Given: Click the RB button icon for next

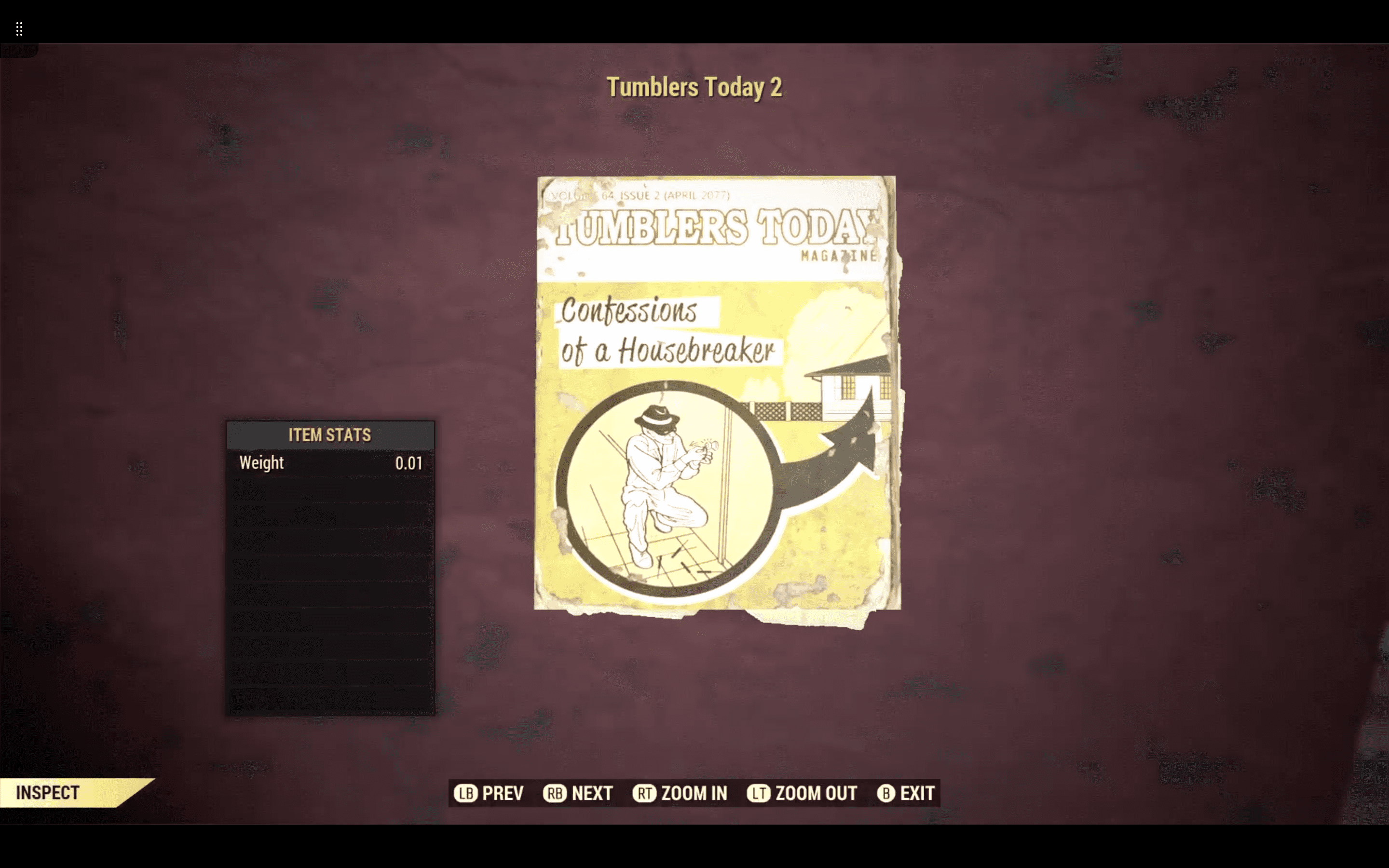Looking at the screenshot, I should (x=555, y=793).
